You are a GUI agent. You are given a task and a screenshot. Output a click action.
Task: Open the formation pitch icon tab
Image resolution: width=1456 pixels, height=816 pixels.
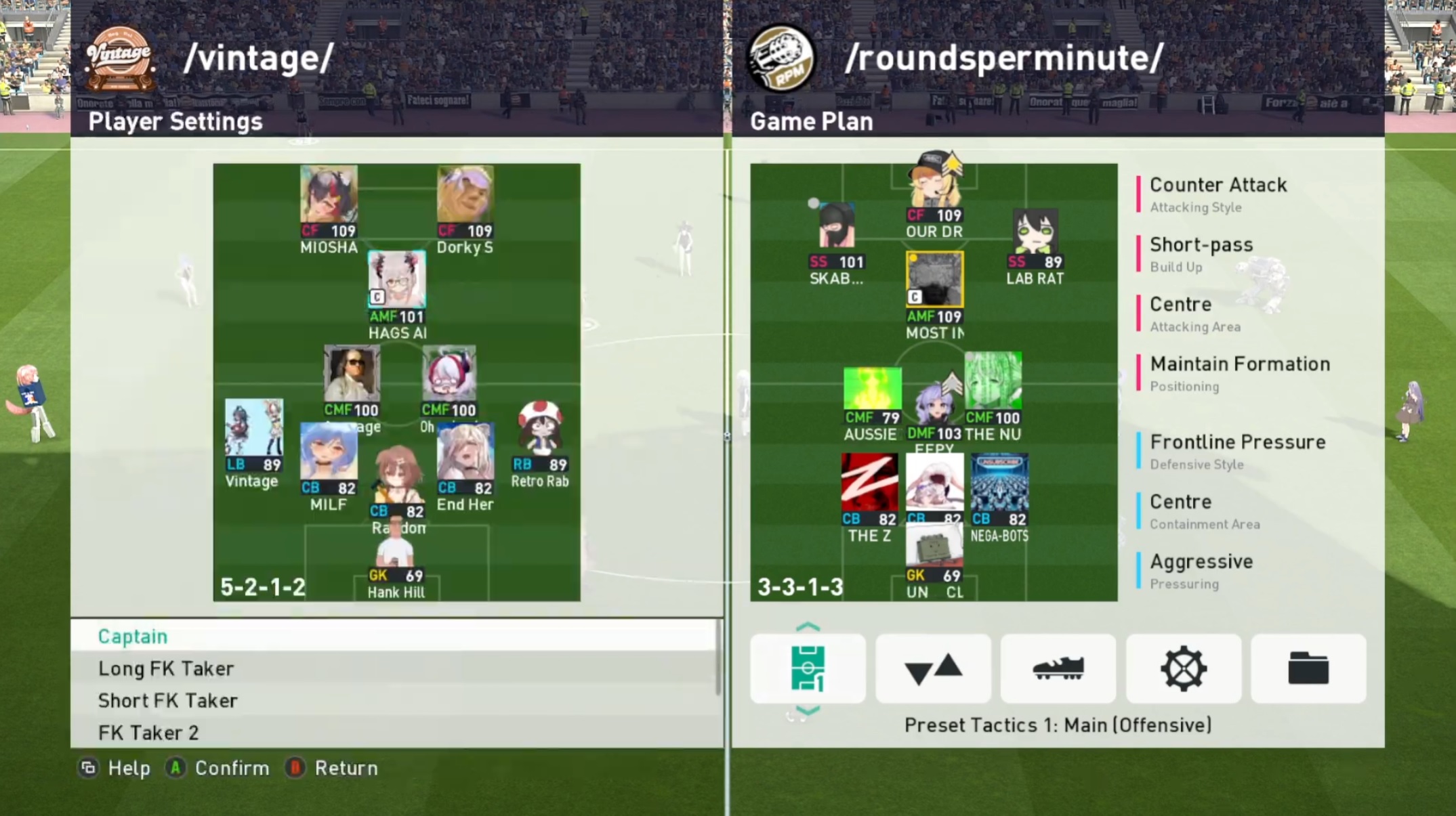[x=808, y=668]
